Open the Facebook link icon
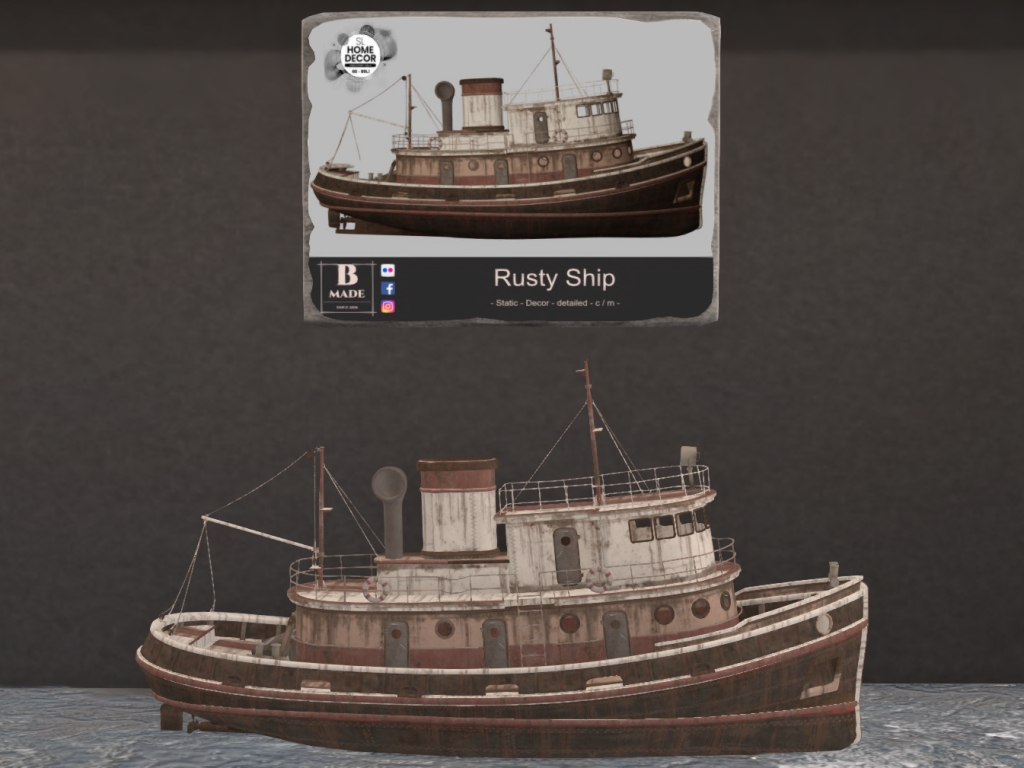 point(388,288)
